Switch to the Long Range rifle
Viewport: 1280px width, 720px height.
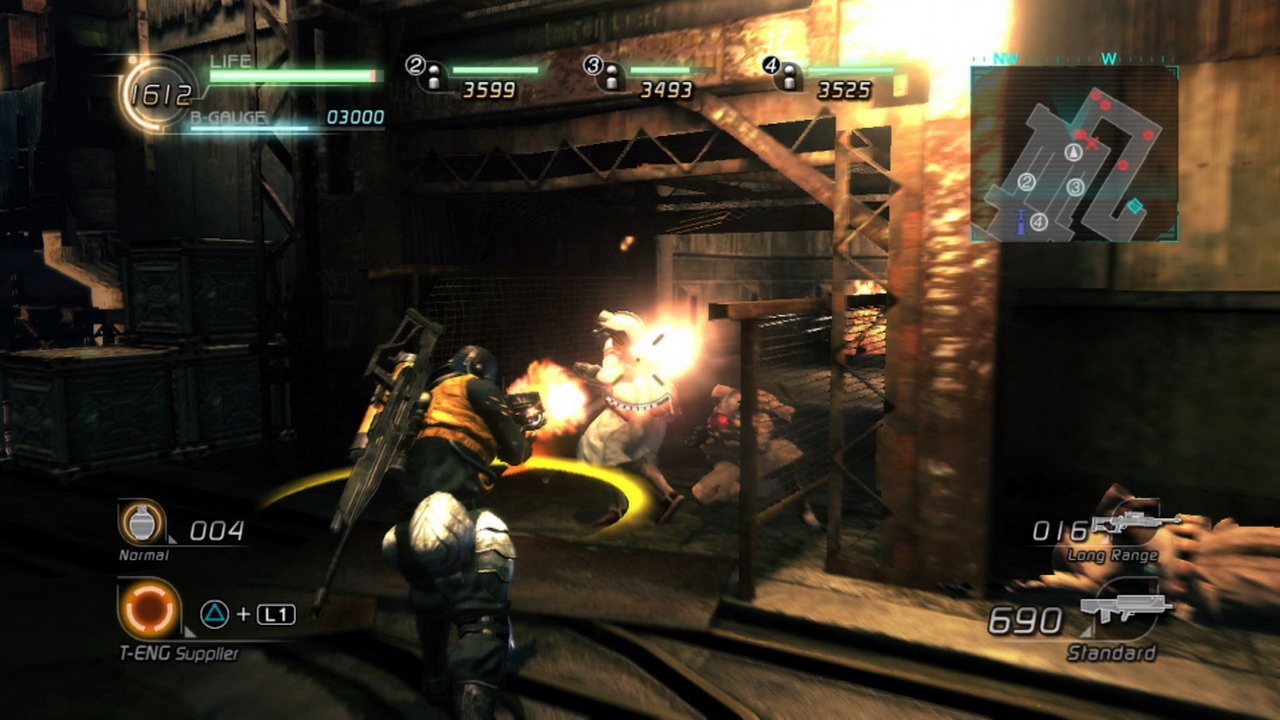[1134, 524]
